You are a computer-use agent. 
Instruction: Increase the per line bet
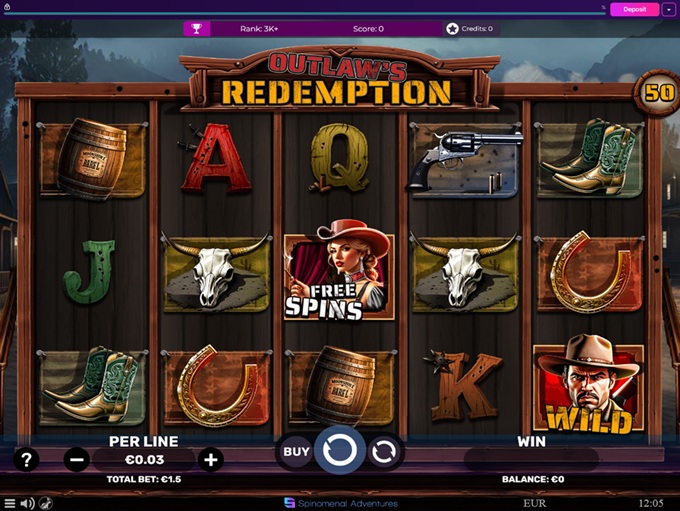click(210, 460)
